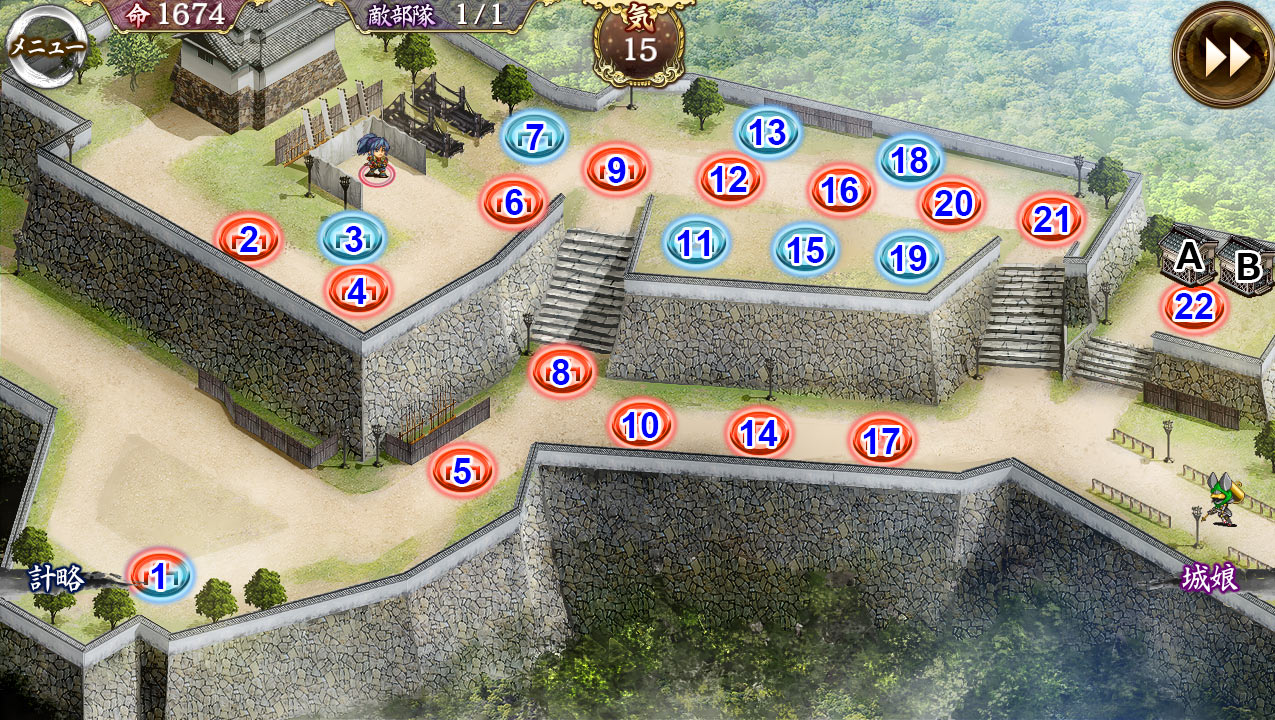Select red placement tile 17
Image resolution: width=1275 pixels, height=720 pixels.
click(882, 441)
